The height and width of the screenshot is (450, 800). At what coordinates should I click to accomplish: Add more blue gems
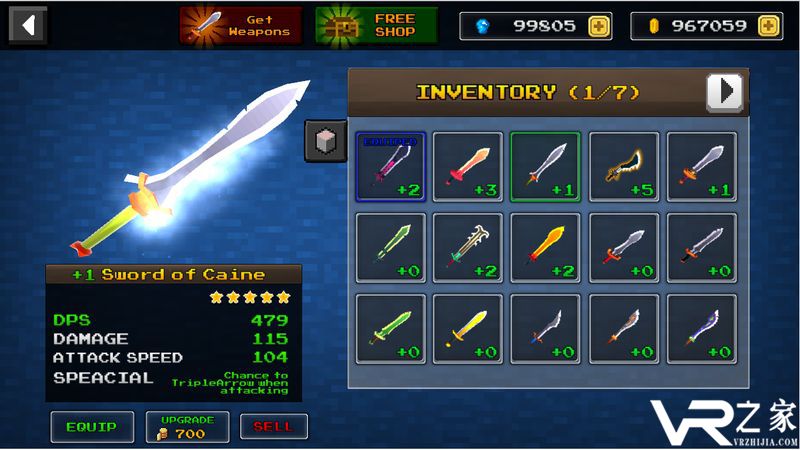click(598, 26)
